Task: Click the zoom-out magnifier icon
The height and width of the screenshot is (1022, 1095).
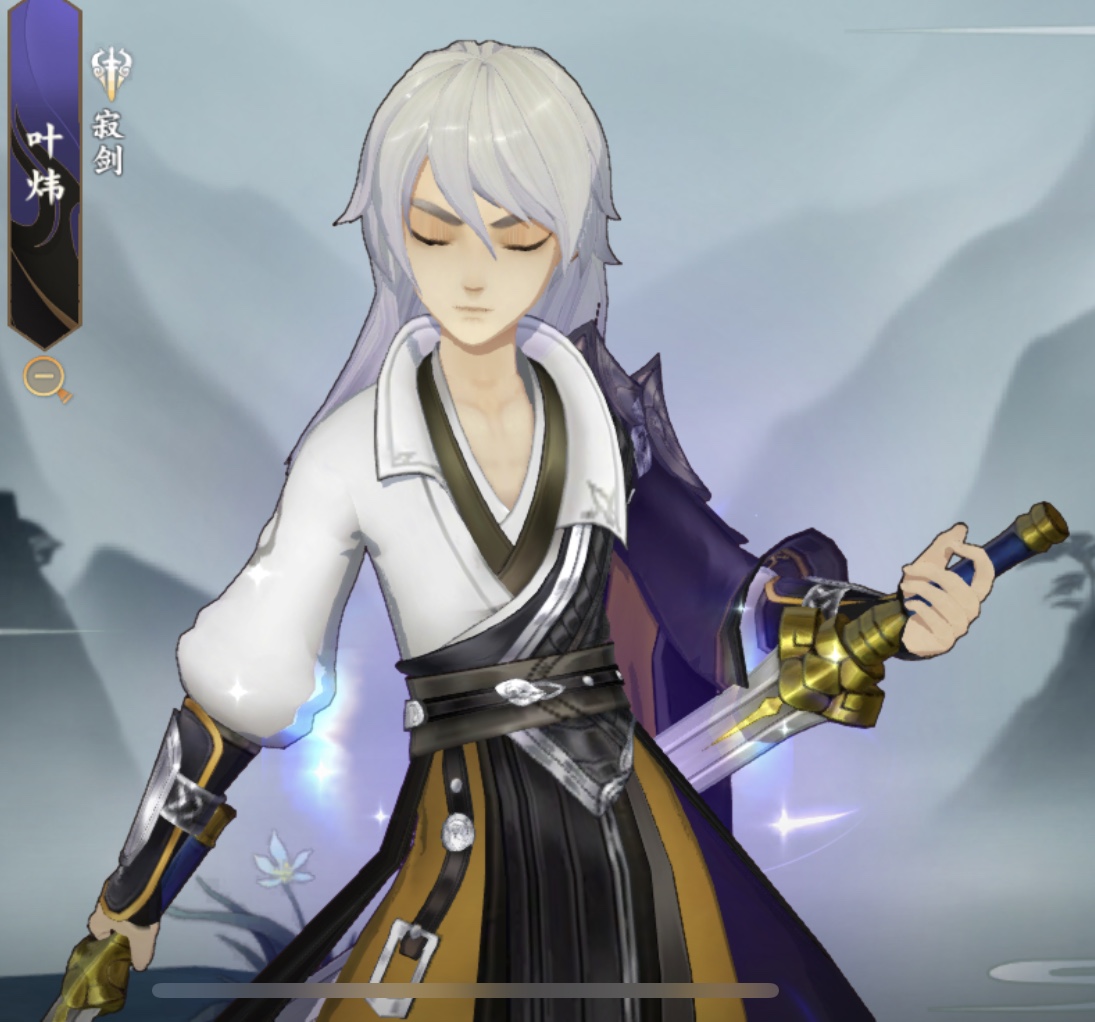Action: click(x=46, y=379)
